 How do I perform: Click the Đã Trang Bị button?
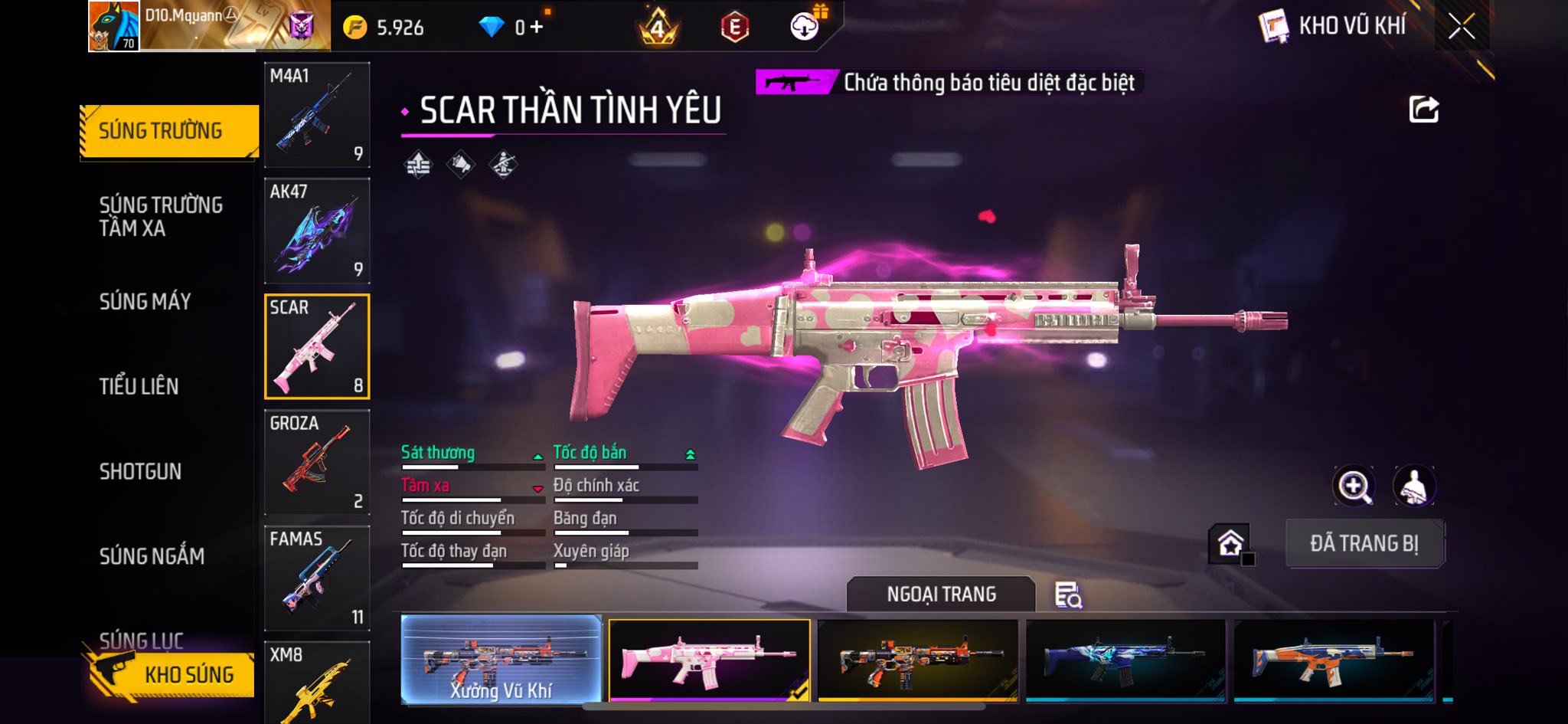[1364, 543]
